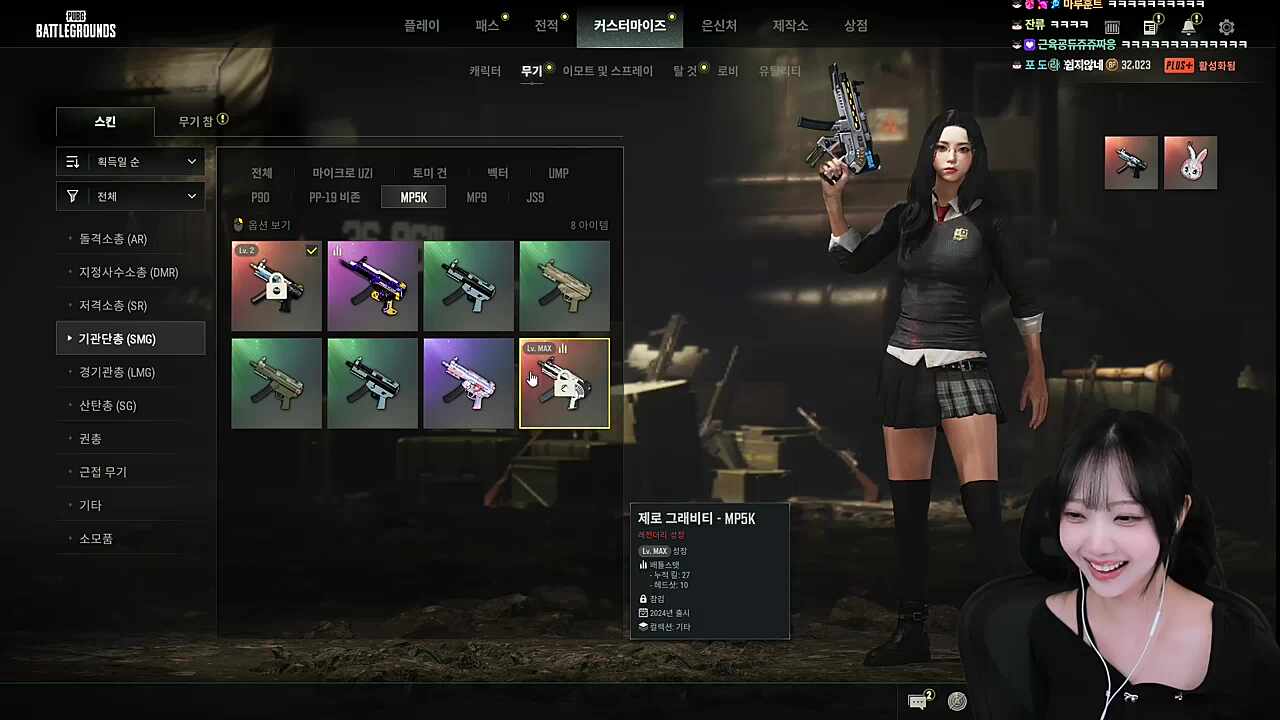Filter skins by 벡터 weapon

point(497,174)
